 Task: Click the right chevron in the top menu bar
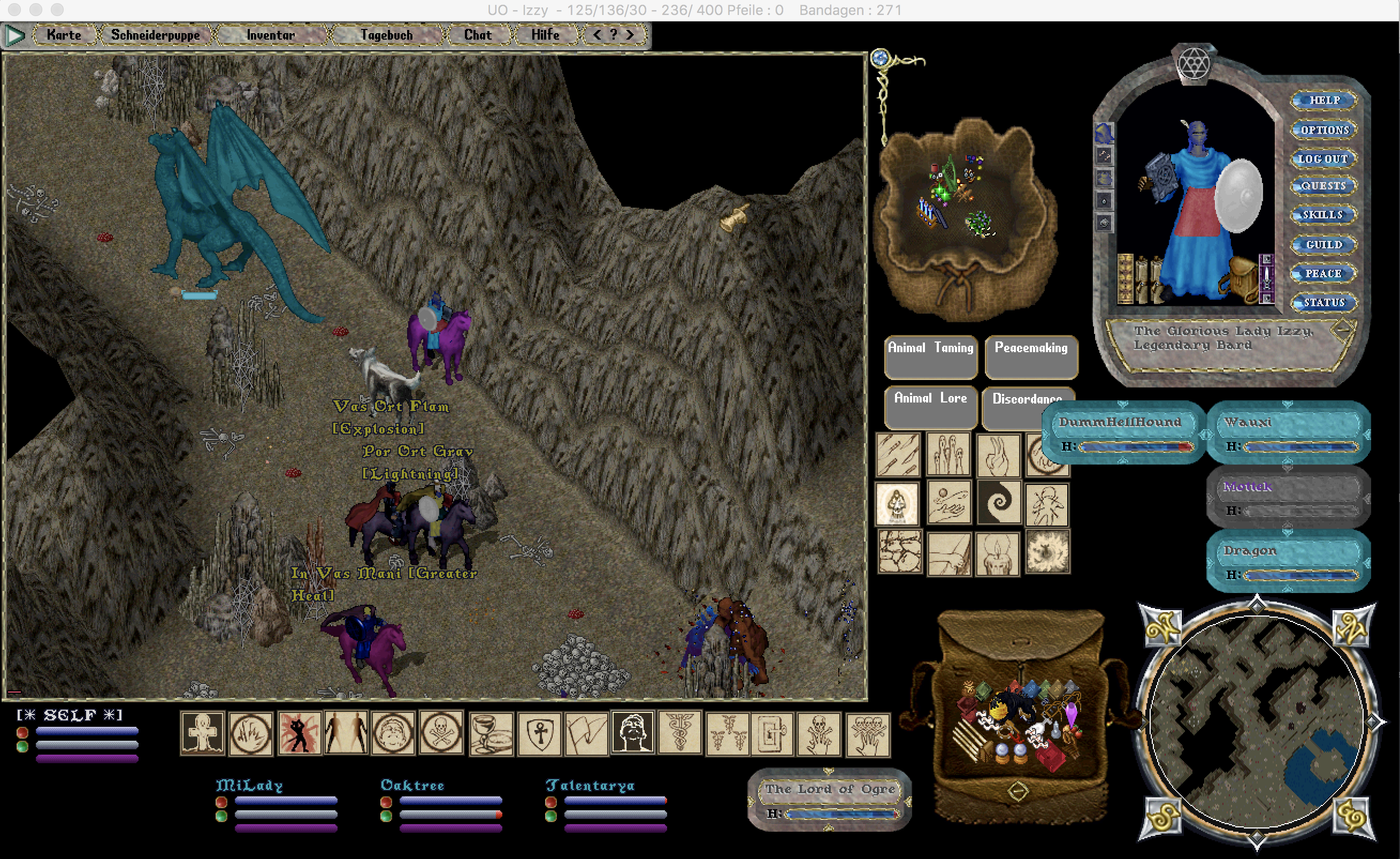[631, 35]
